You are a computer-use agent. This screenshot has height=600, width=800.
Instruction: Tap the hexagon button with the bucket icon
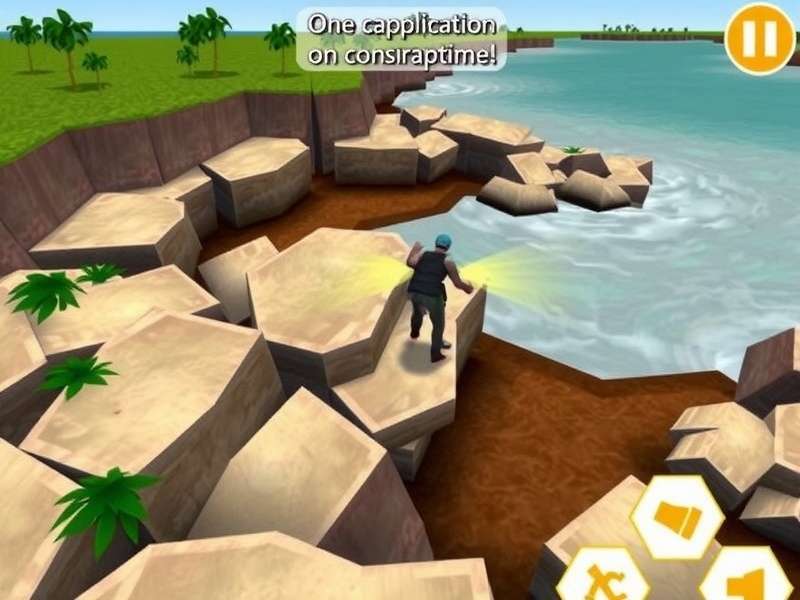677,517
